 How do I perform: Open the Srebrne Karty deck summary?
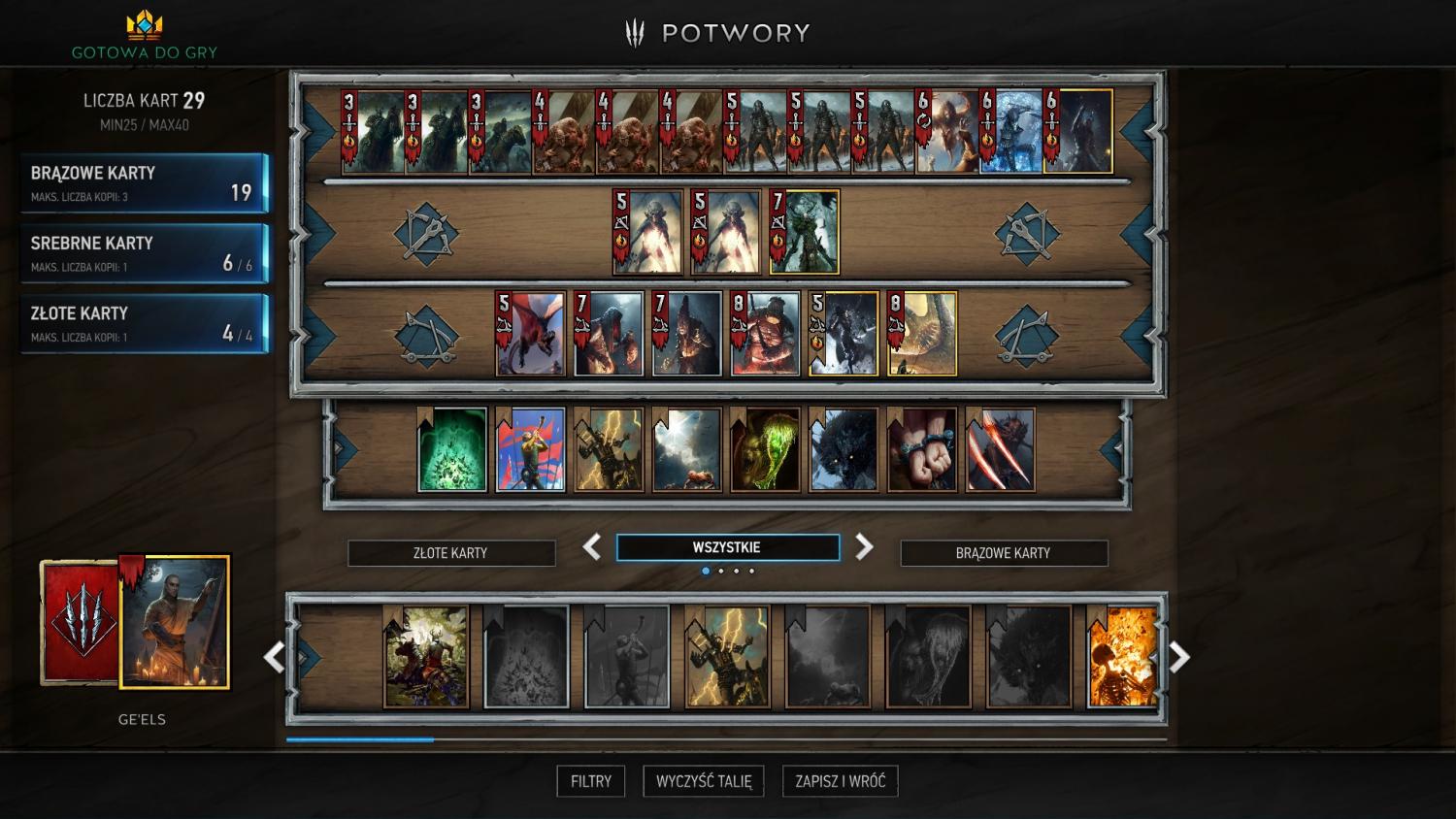(x=144, y=253)
